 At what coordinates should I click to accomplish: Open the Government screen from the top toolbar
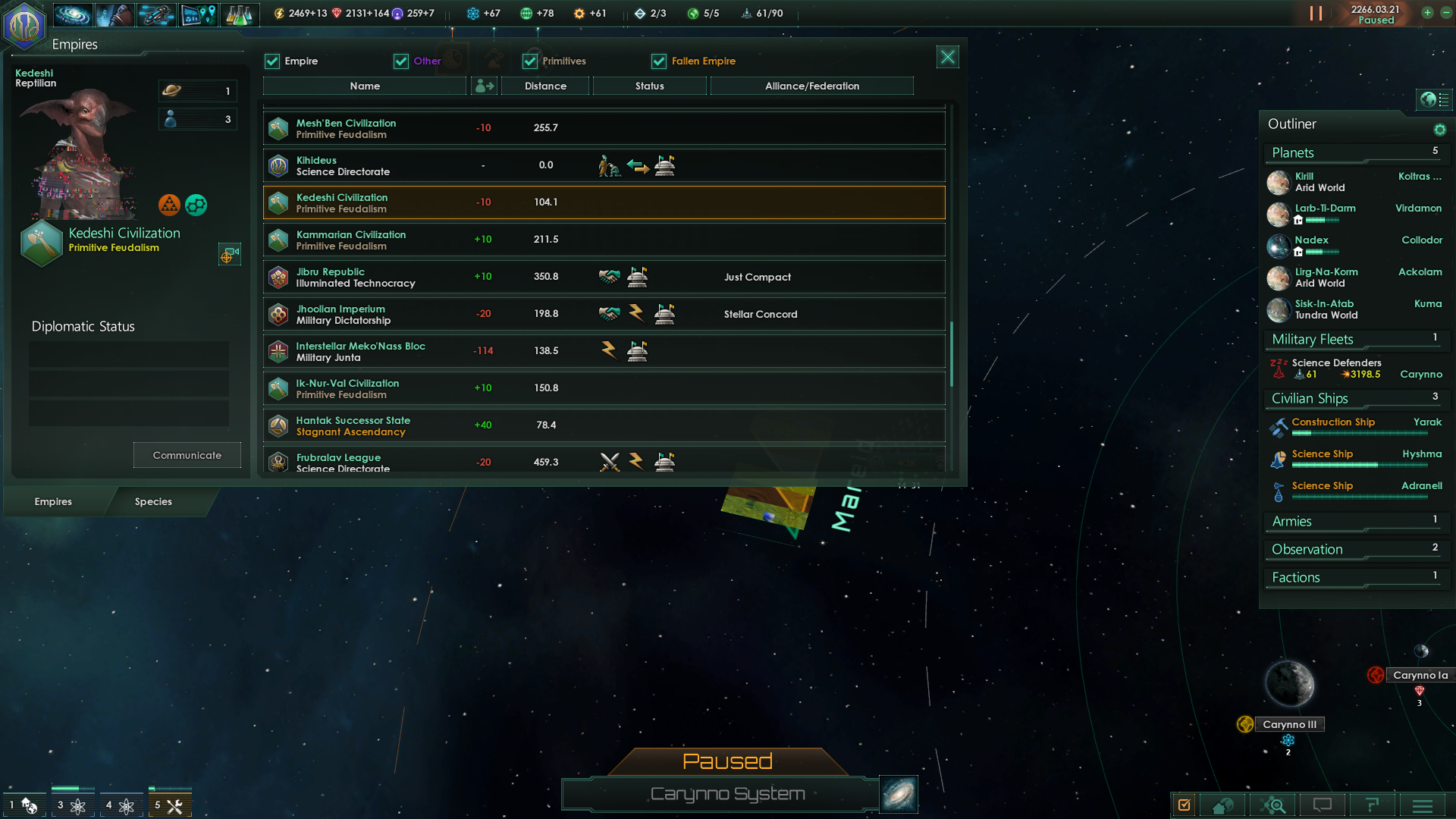coord(114,14)
